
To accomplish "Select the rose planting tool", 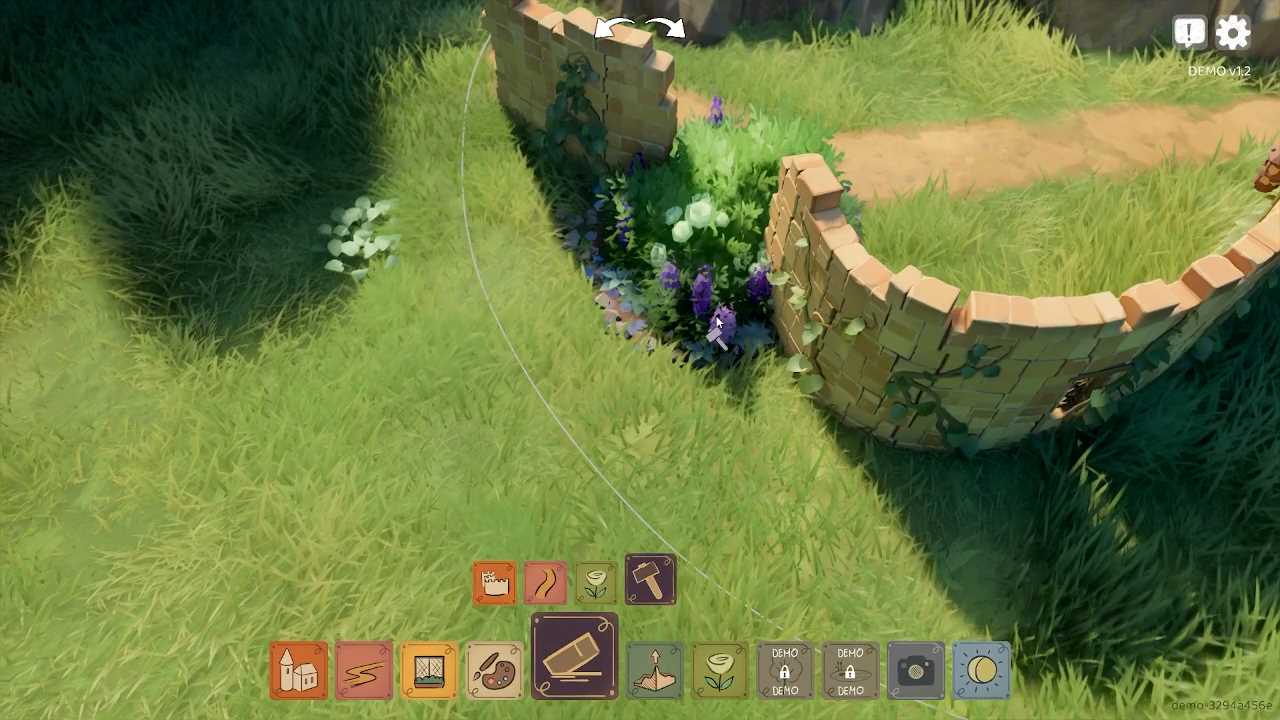I will click(720, 670).
